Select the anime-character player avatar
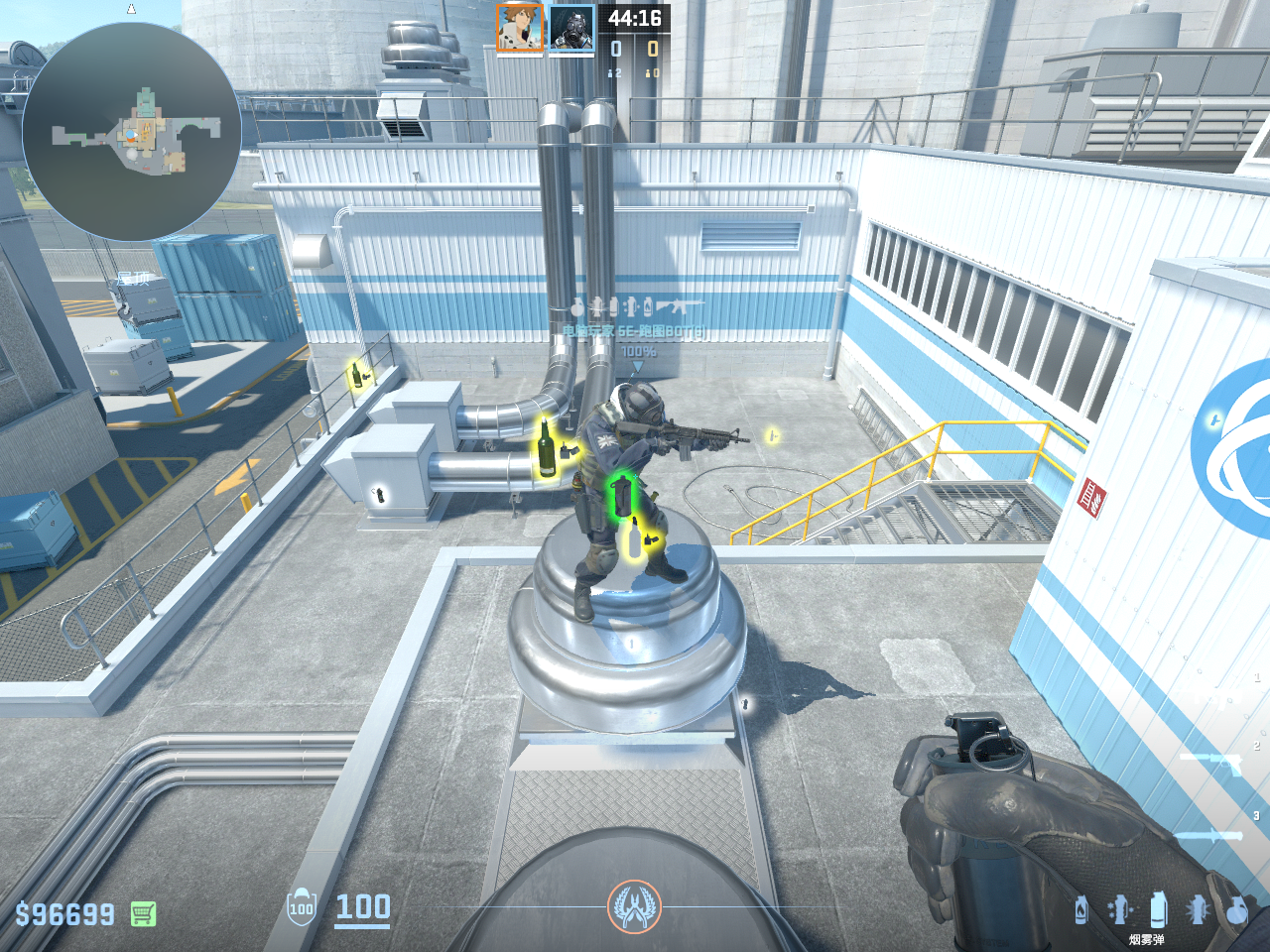1270x952 pixels. click(x=520, y=28)
